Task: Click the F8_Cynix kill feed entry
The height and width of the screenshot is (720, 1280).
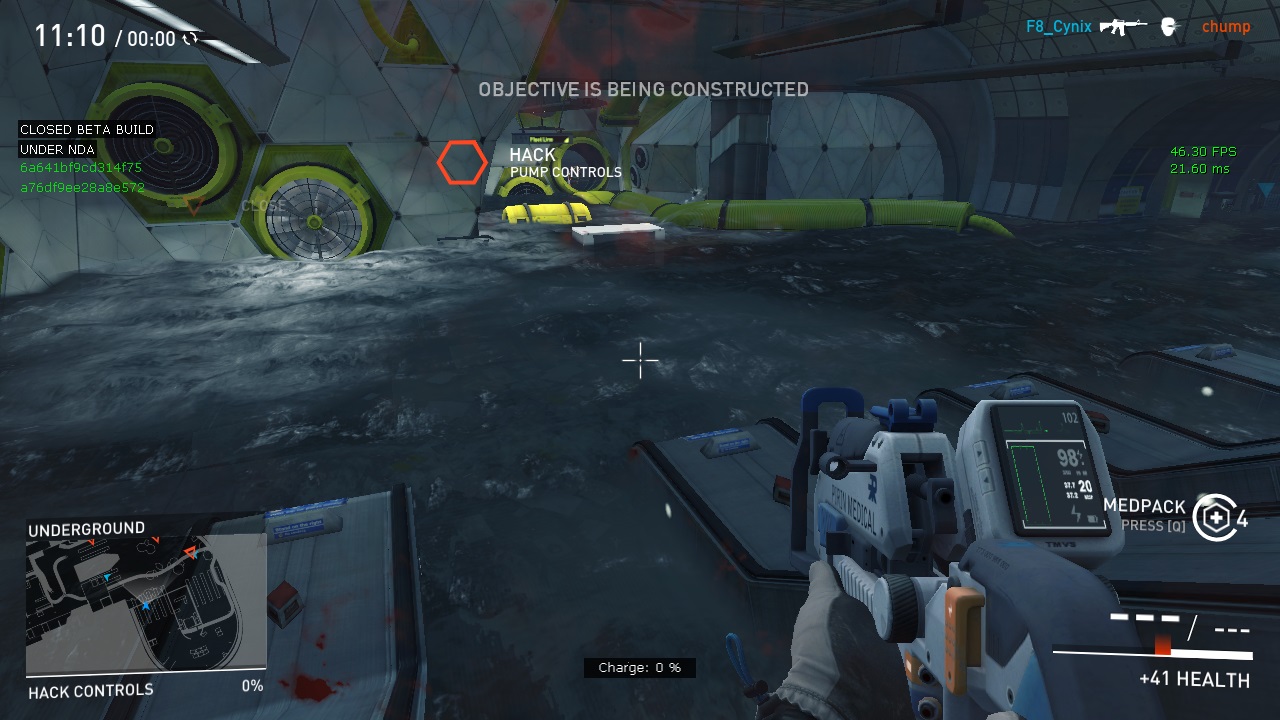Action: pyautogui.click(x=1058, y=27)
